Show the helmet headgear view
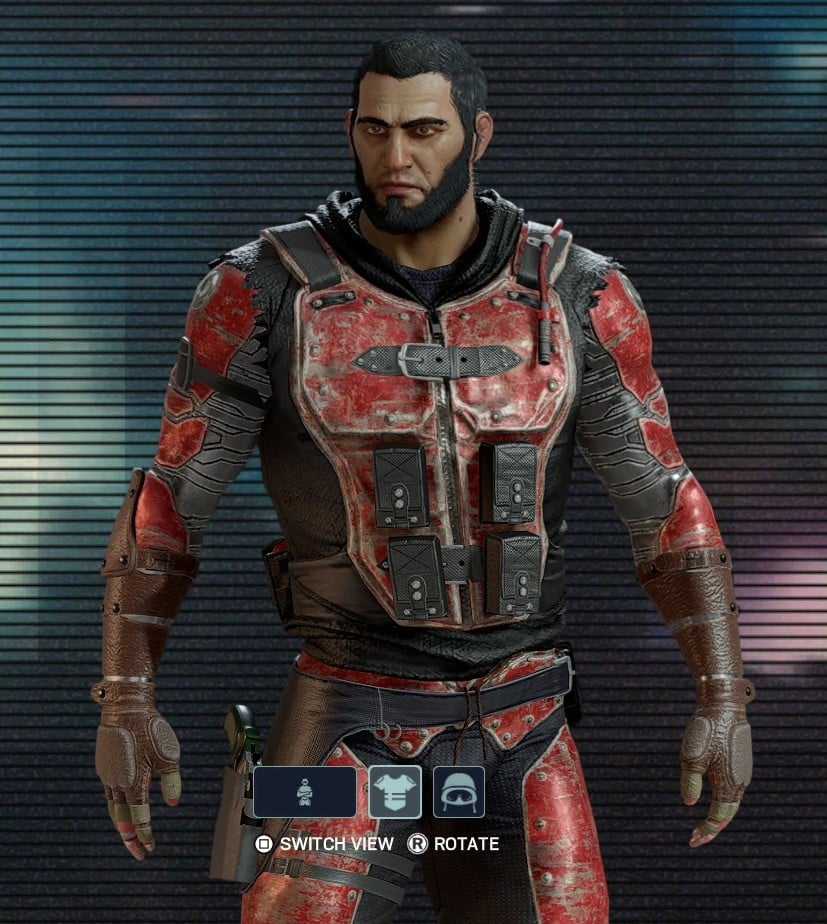 [x=458, y=792]
